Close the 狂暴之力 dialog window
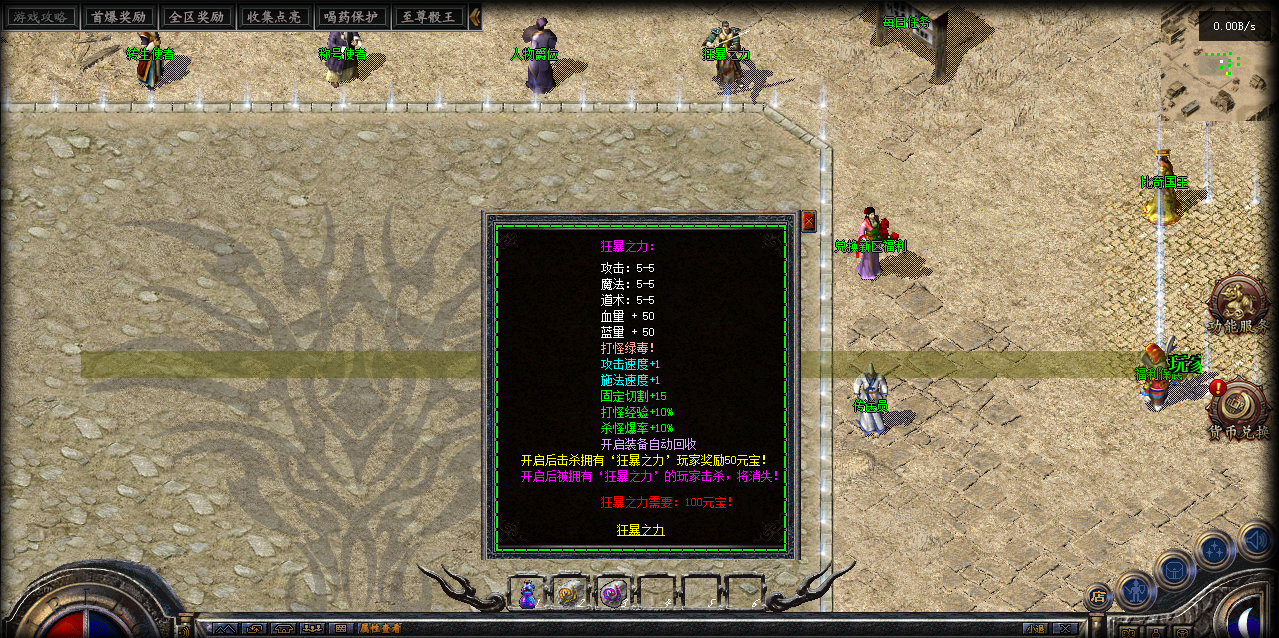Screen dimensions: 1279x638 (x=809, y=221)
